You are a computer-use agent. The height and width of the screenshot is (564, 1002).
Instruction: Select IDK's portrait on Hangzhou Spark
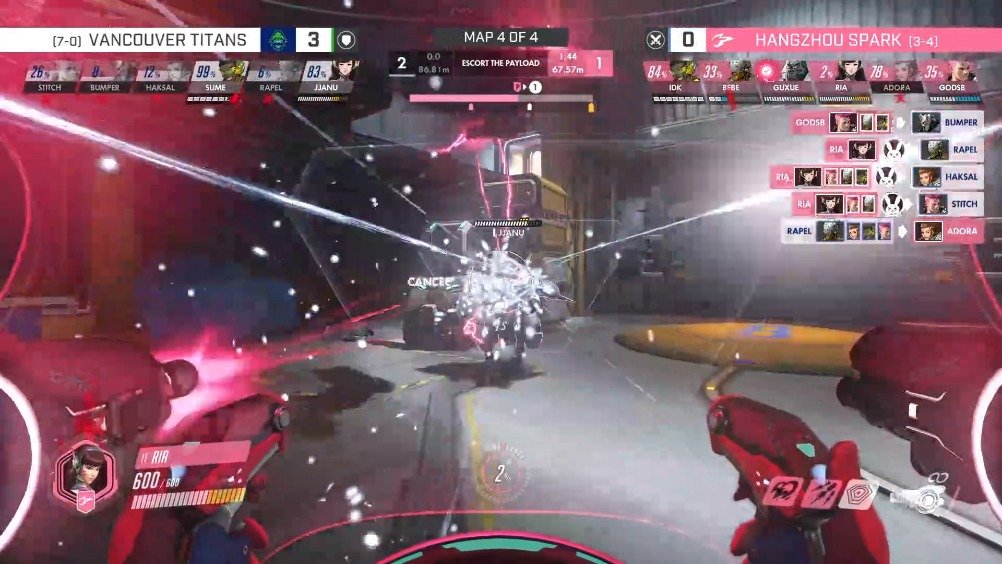tap(684, 70)
